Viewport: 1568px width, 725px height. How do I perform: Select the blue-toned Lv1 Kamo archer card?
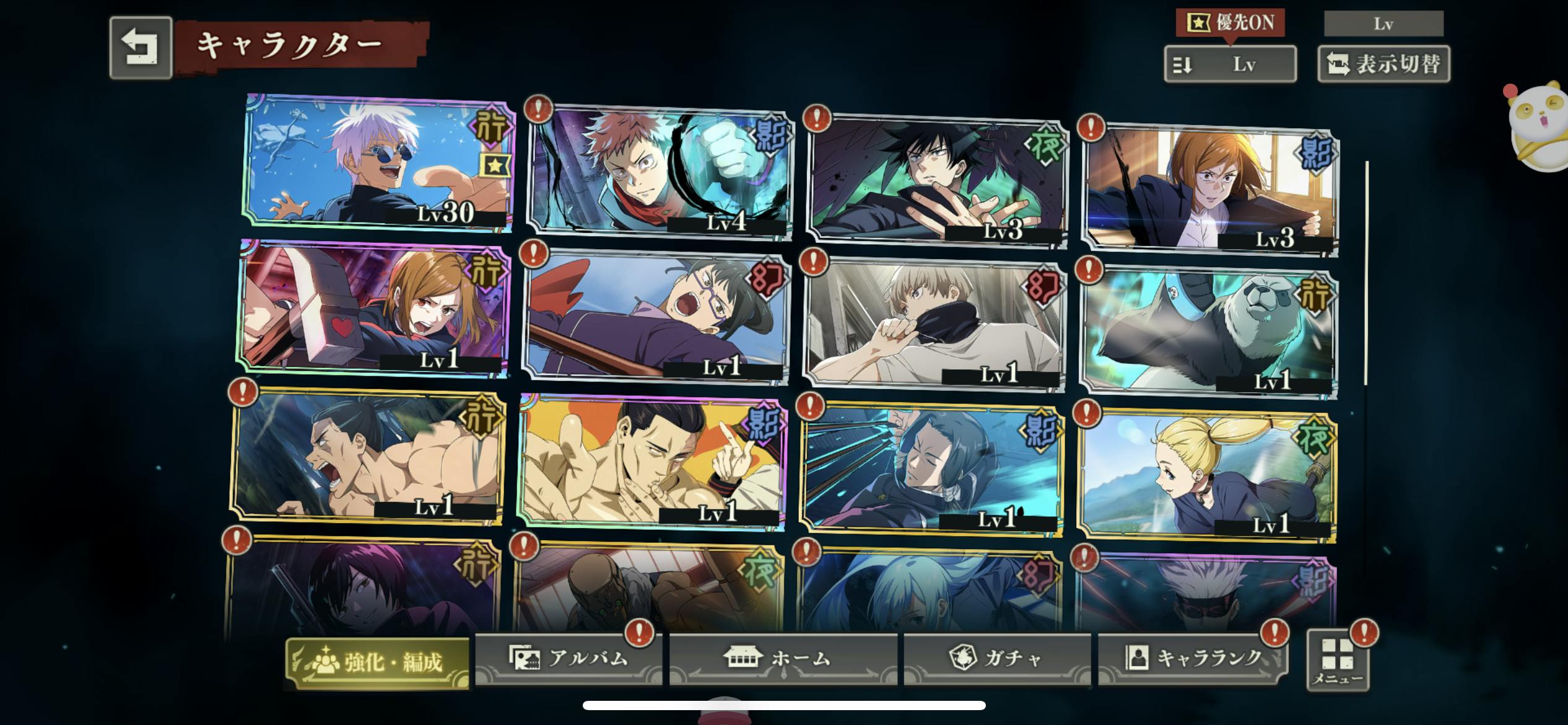931,470
